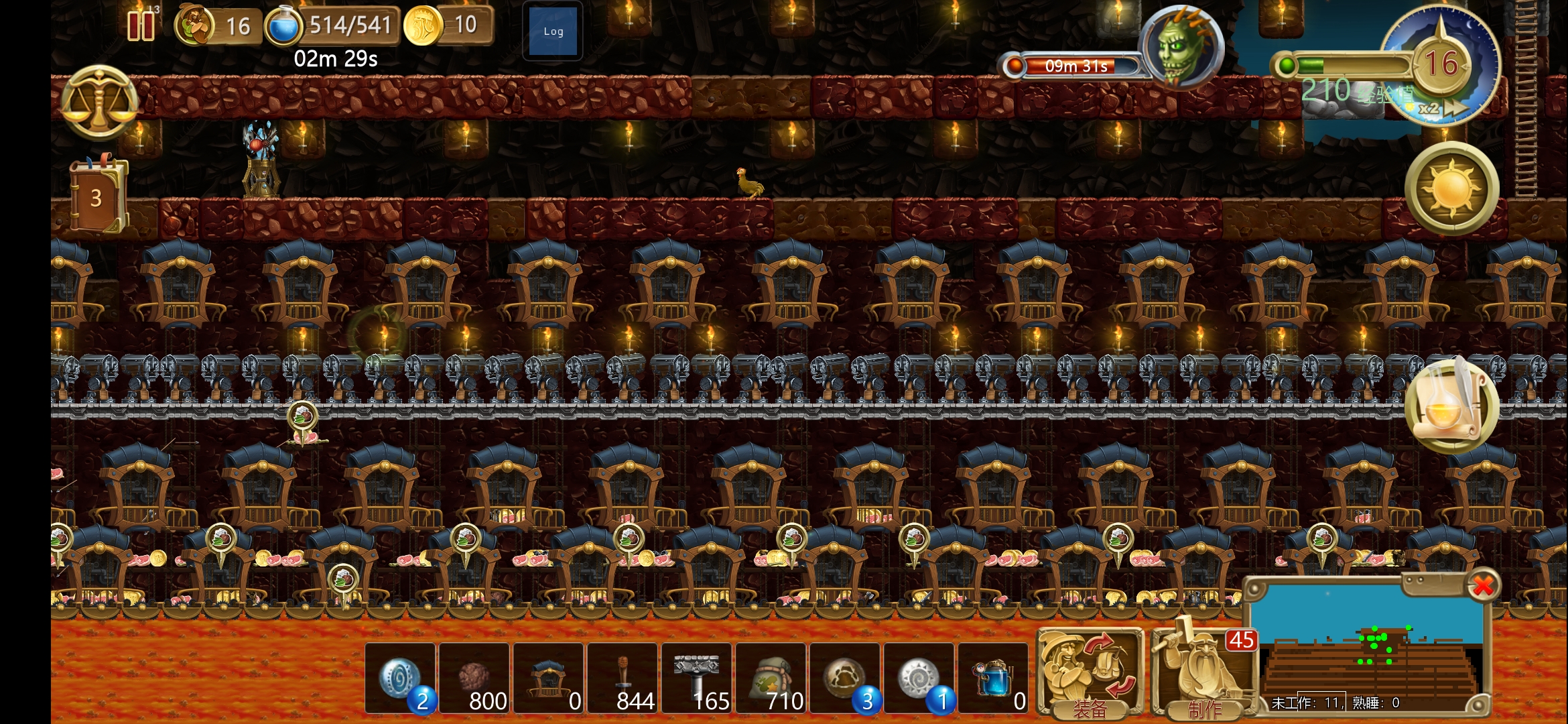Screen dimensions: 1568x724
Task: Activate the golden sun spell button
Action: tap(1451, 188)
